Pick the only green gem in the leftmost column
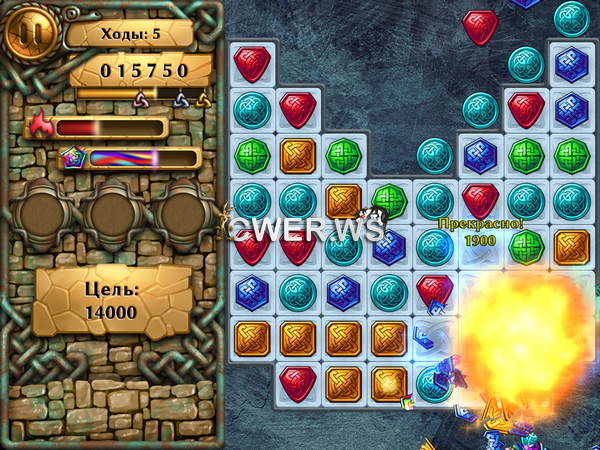 252,155
